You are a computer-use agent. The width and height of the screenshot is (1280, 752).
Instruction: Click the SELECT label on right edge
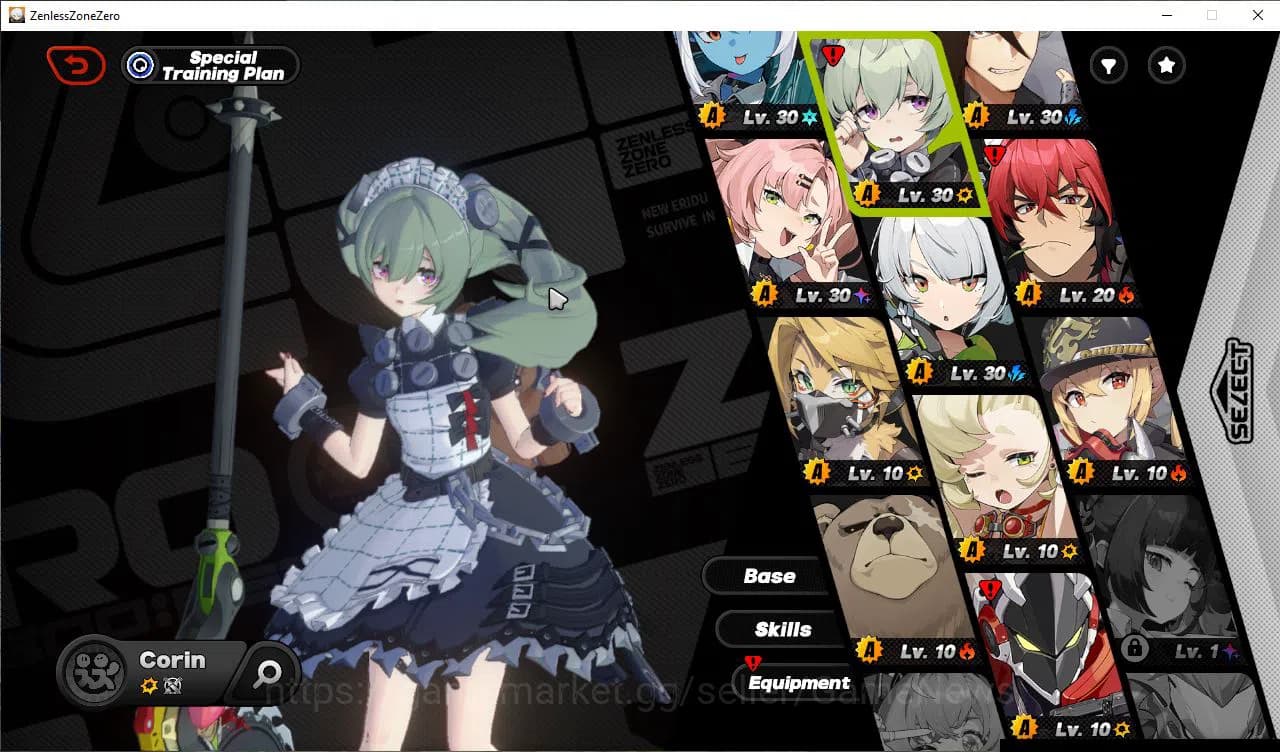click(1237, 393)
